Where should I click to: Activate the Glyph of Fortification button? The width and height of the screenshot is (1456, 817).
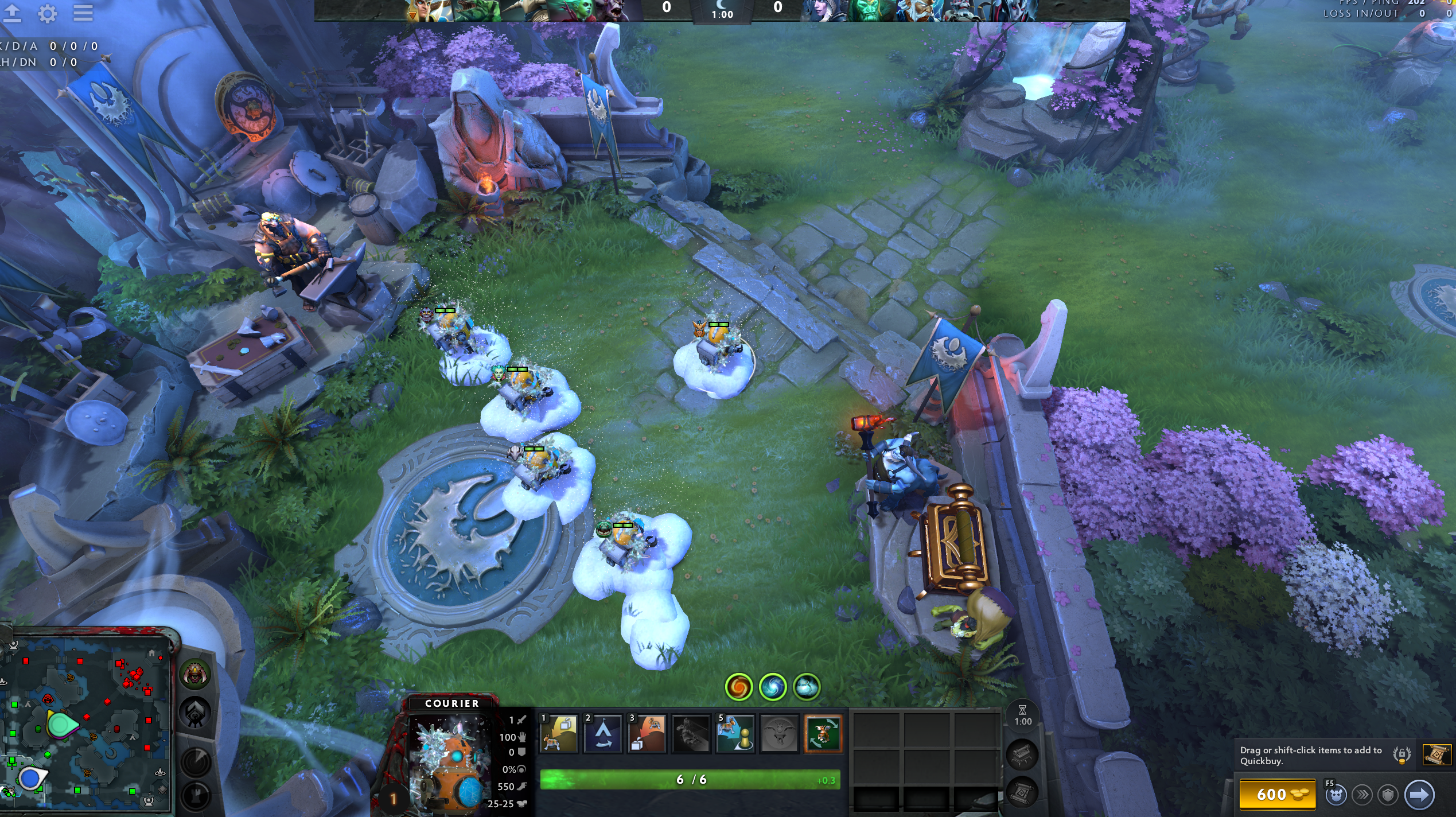point(196,795)
